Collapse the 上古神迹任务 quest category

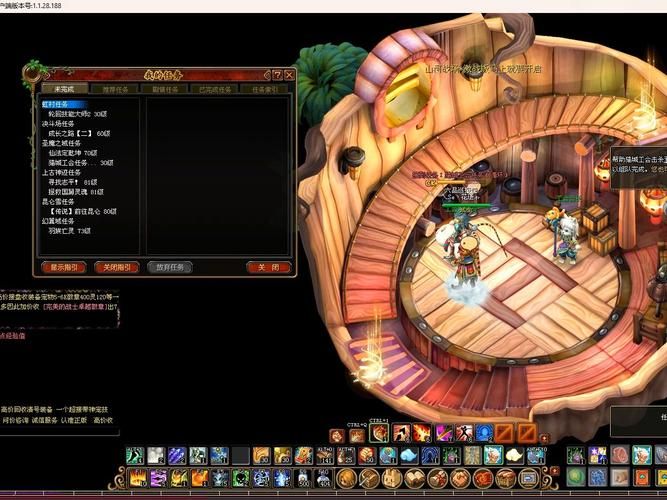[61, 171]
